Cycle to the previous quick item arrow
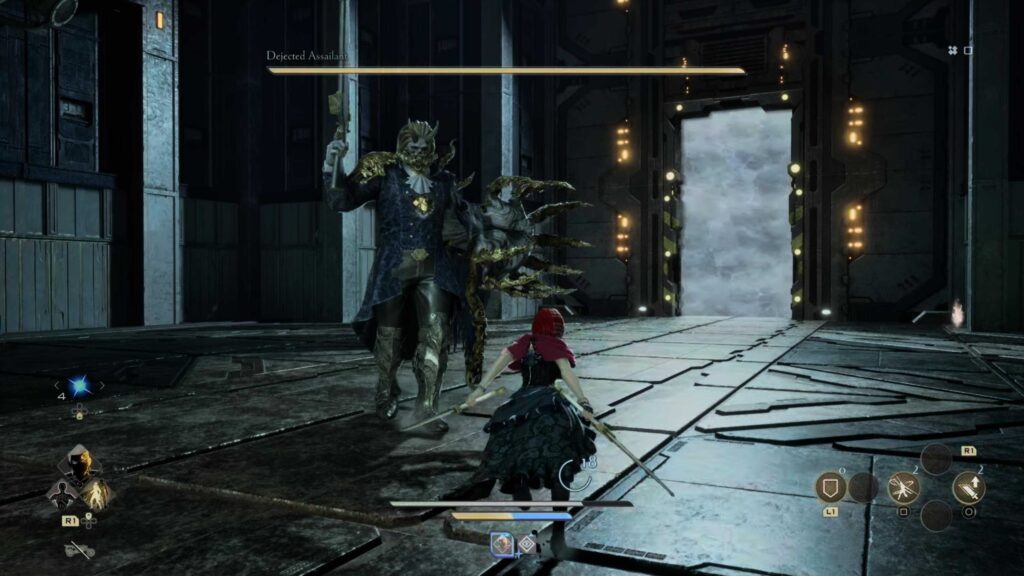Viewport: 1024px width, 576px height. pyautogui.click(x=56, y=386)
